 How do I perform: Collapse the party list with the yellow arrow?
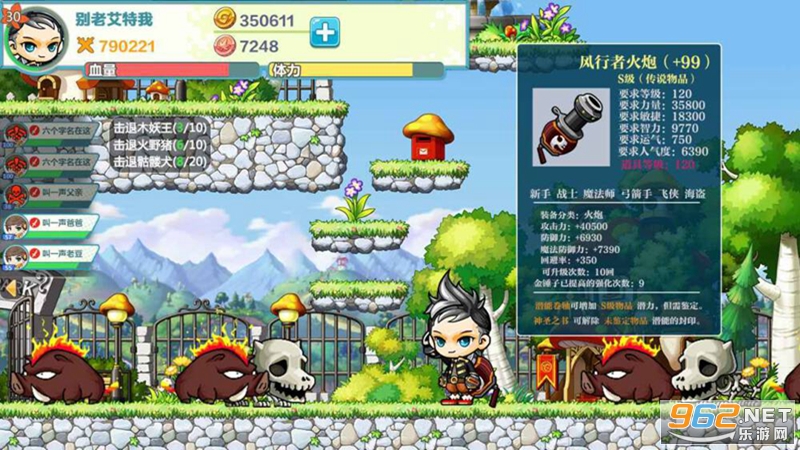click(x=11, y=289)
